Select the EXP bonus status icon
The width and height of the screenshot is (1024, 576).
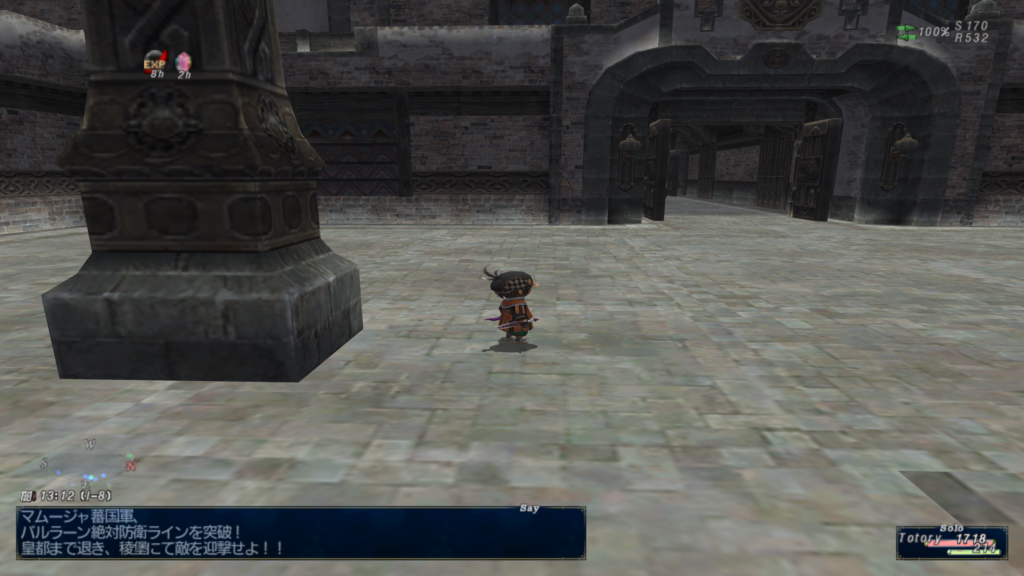pyautogui.click(x=155, y=61)
